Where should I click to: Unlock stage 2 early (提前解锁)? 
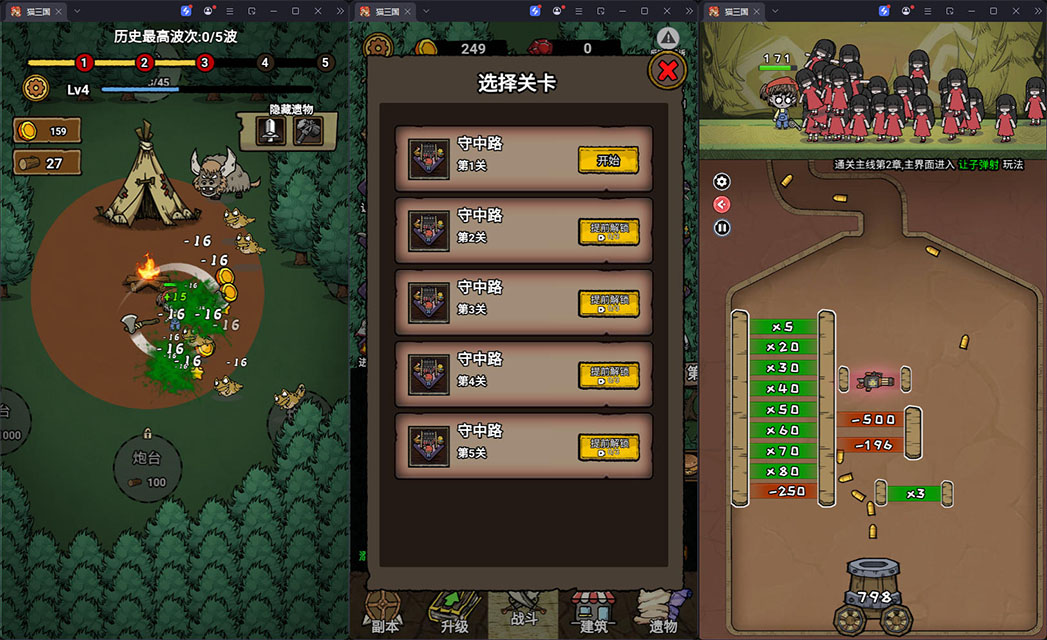pos(608,232)
